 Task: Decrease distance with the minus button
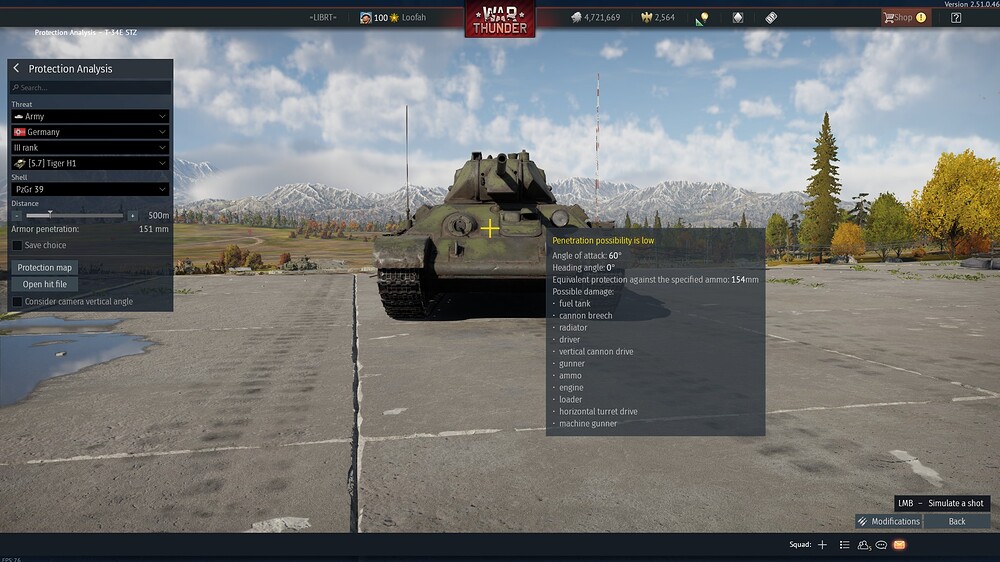coord(17,216)
